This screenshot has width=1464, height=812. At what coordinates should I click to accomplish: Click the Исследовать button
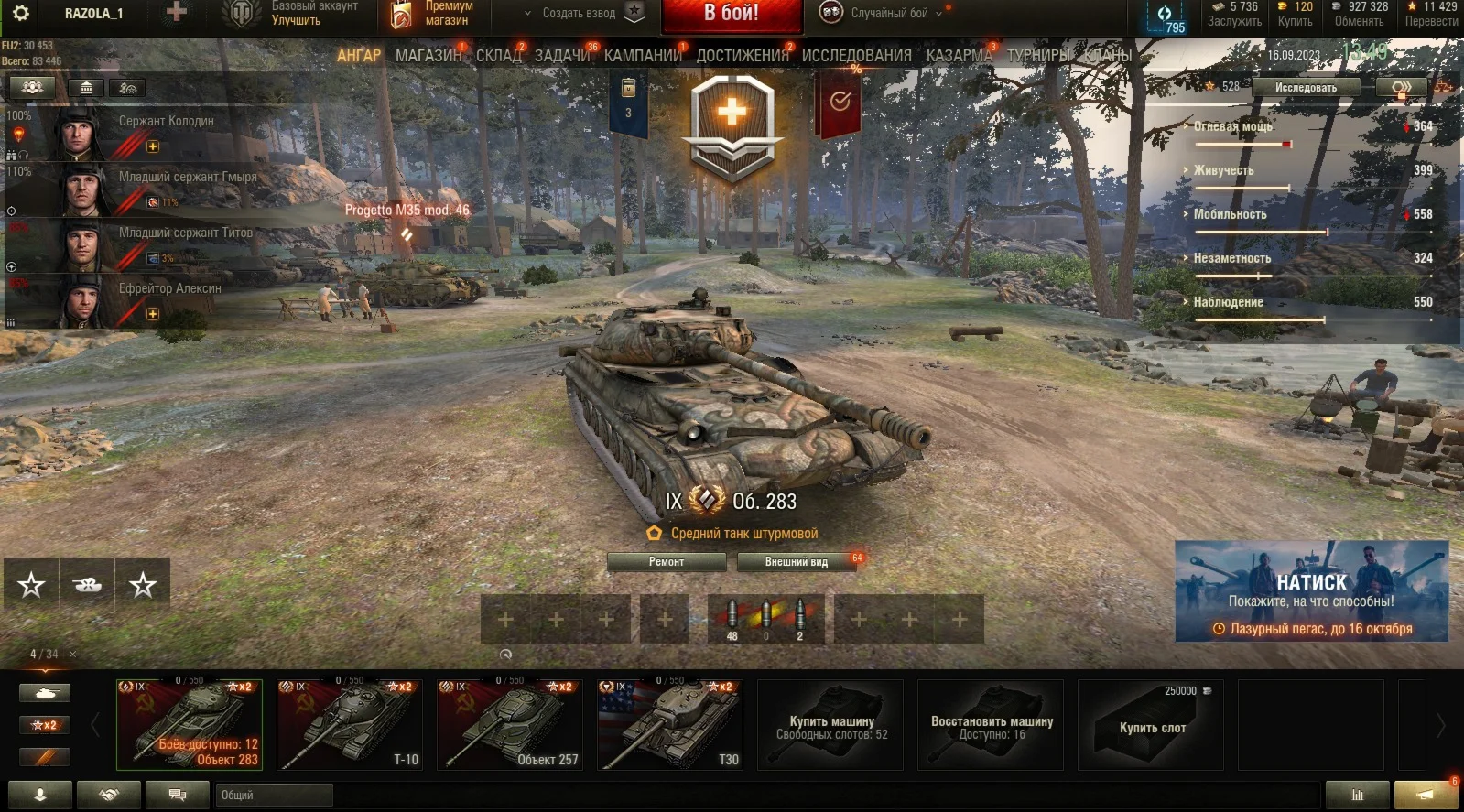(x=1306, y=88)
